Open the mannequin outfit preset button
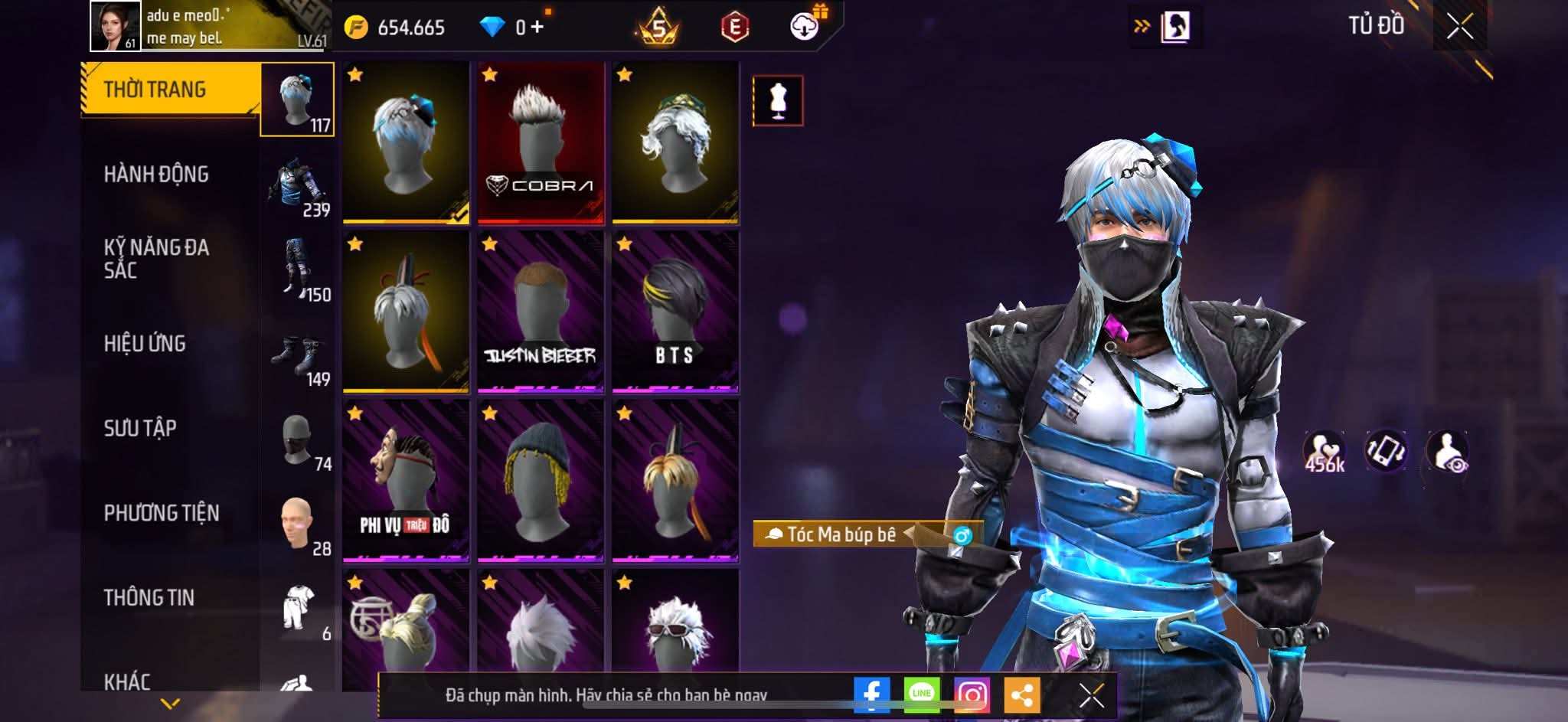The width and height of the screenshot is (1568, 722). tap(778, 100)
